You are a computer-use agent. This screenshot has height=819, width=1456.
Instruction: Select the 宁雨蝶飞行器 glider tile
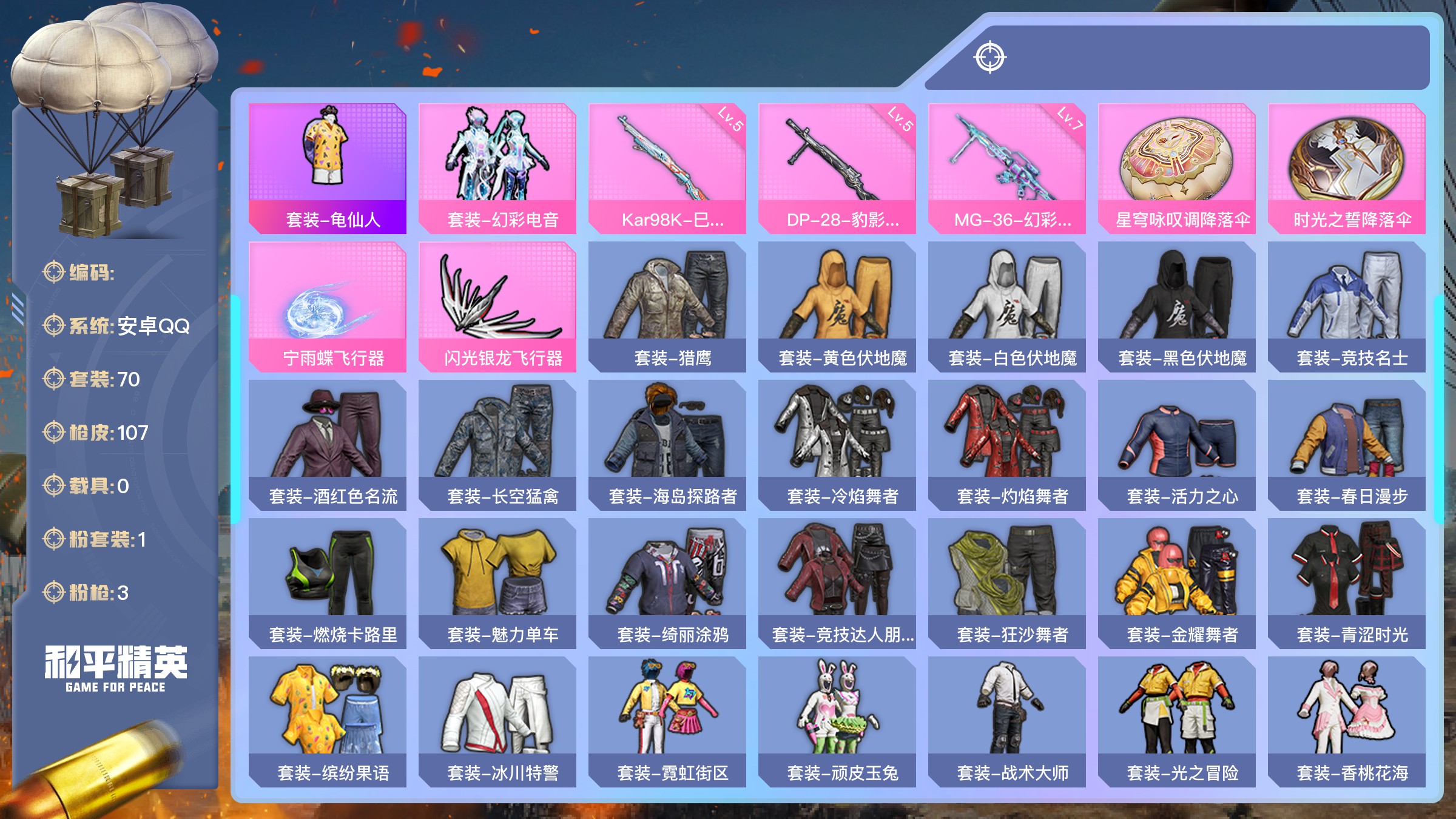(x=328, y=306)
